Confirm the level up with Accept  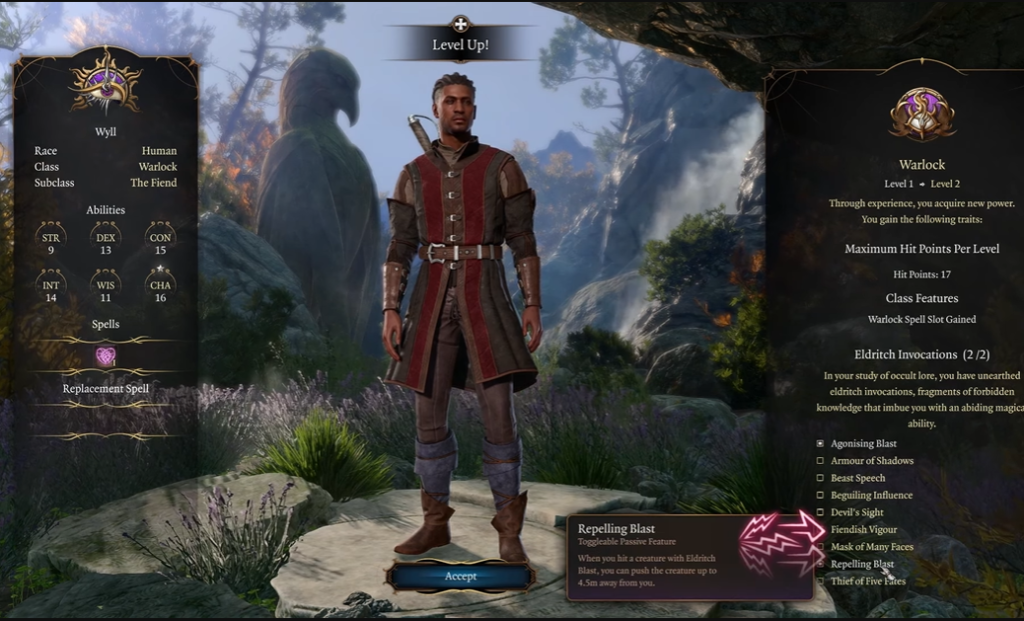(x=460, y=576)
